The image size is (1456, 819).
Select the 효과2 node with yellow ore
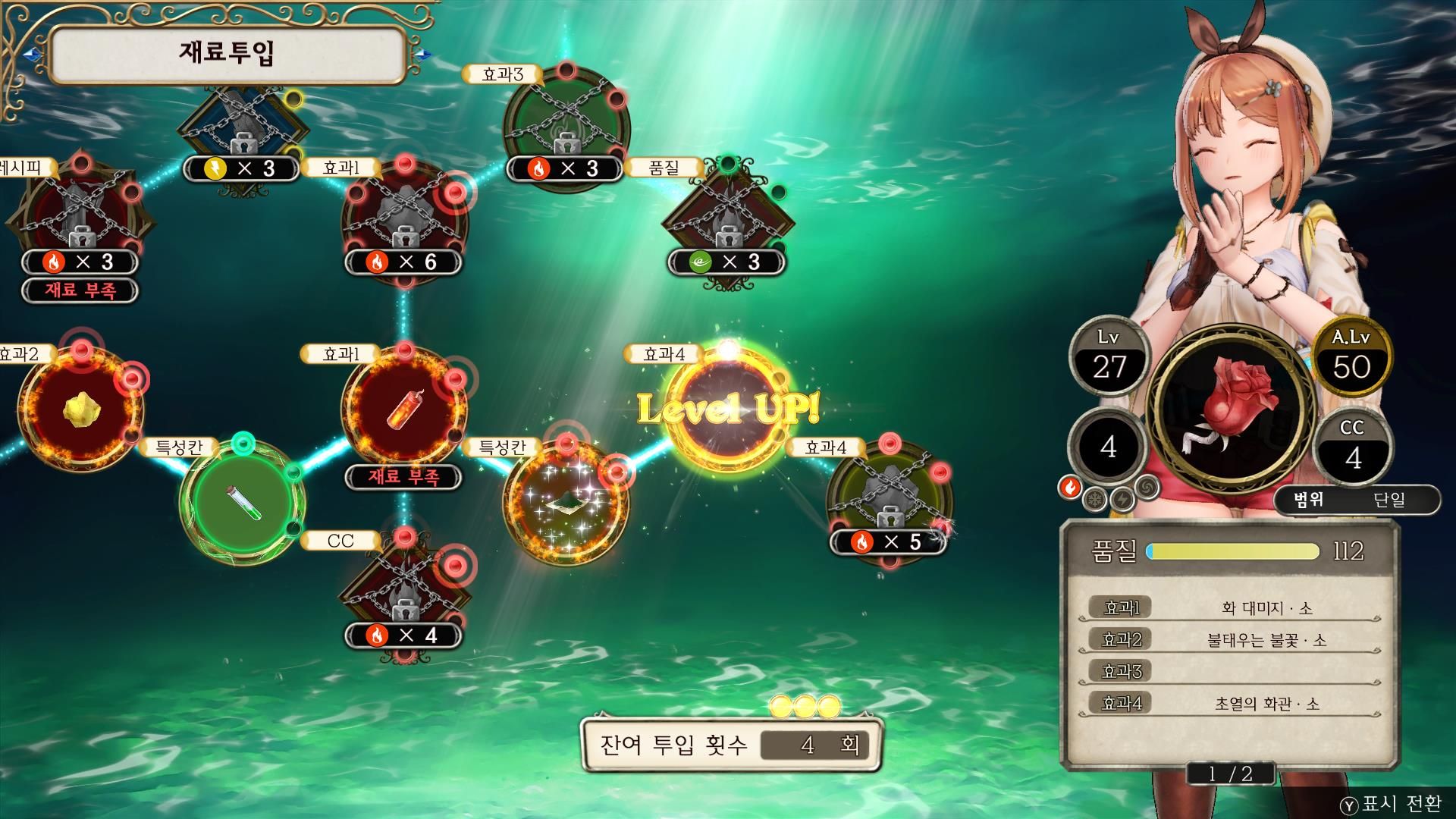pyautogui.click(x=80, y=409)
